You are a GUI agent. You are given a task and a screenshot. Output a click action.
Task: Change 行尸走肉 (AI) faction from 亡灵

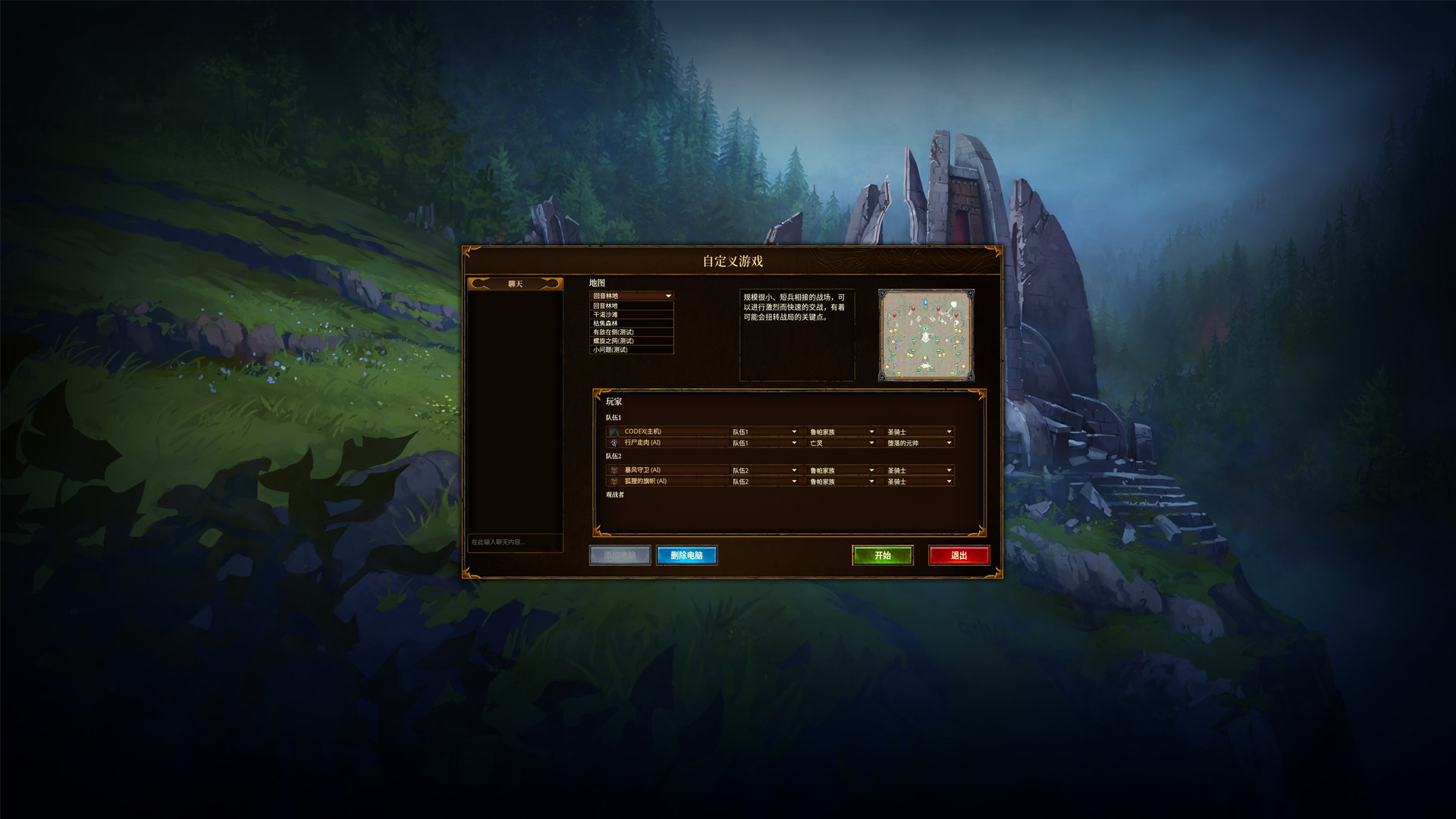pyautogui.click(x=842, y=443)
